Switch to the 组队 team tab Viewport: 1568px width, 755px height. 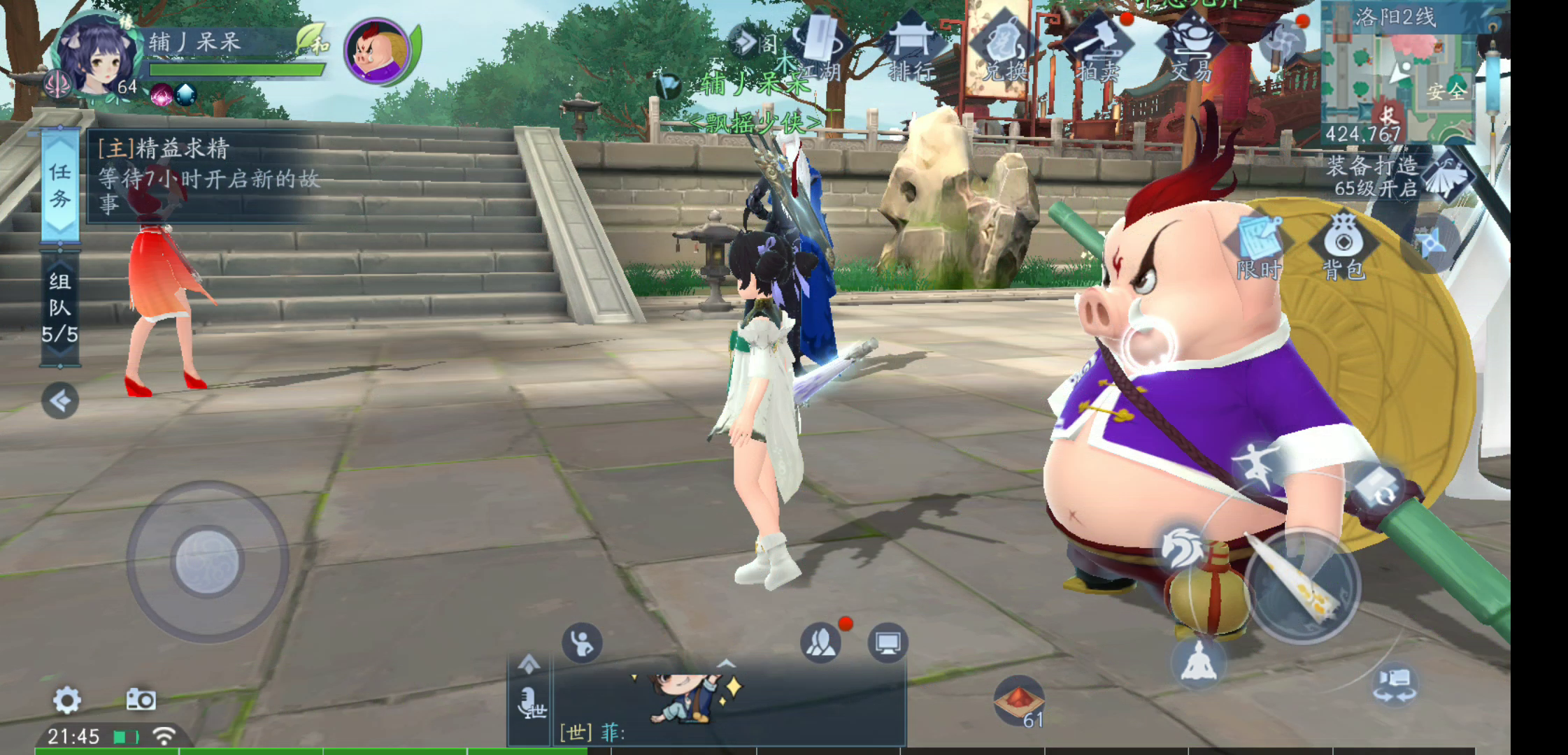click(x=60, y=308)
